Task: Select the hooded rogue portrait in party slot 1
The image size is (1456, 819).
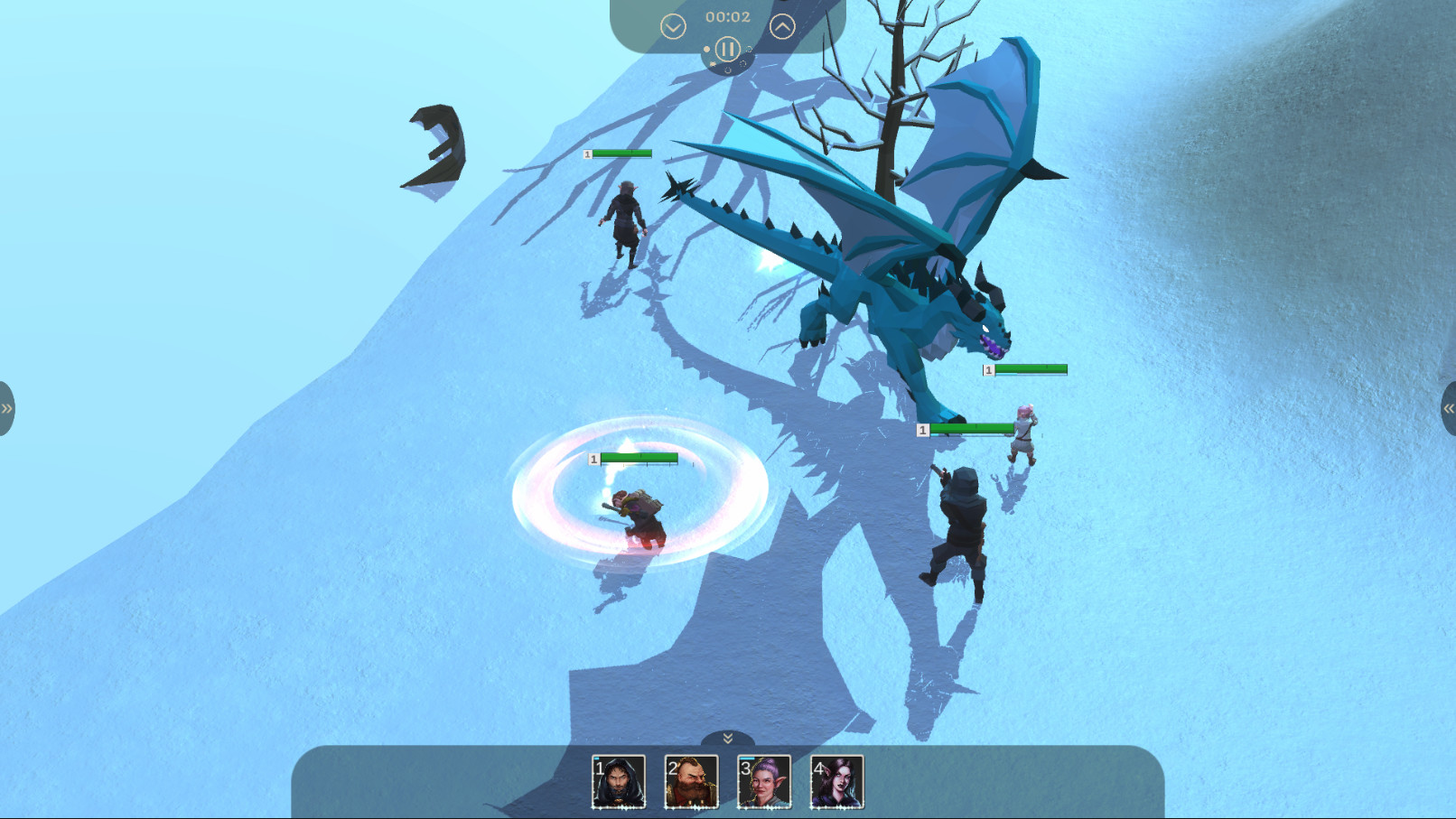Action: coord(620,782)
